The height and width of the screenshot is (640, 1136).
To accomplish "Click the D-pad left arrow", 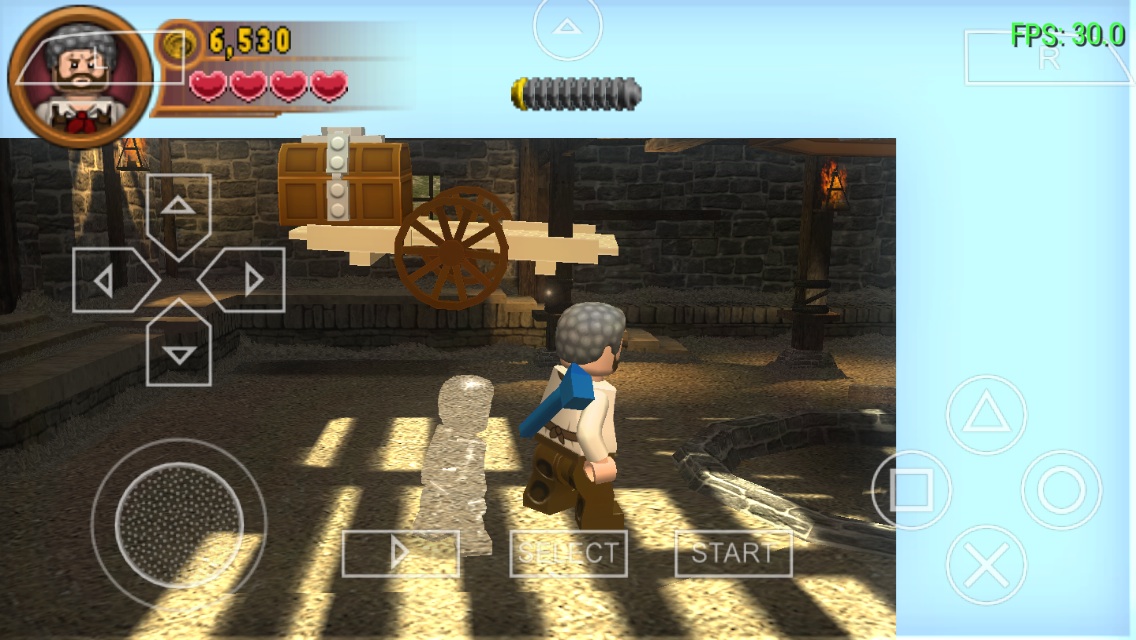I will [x=108, y=280].
